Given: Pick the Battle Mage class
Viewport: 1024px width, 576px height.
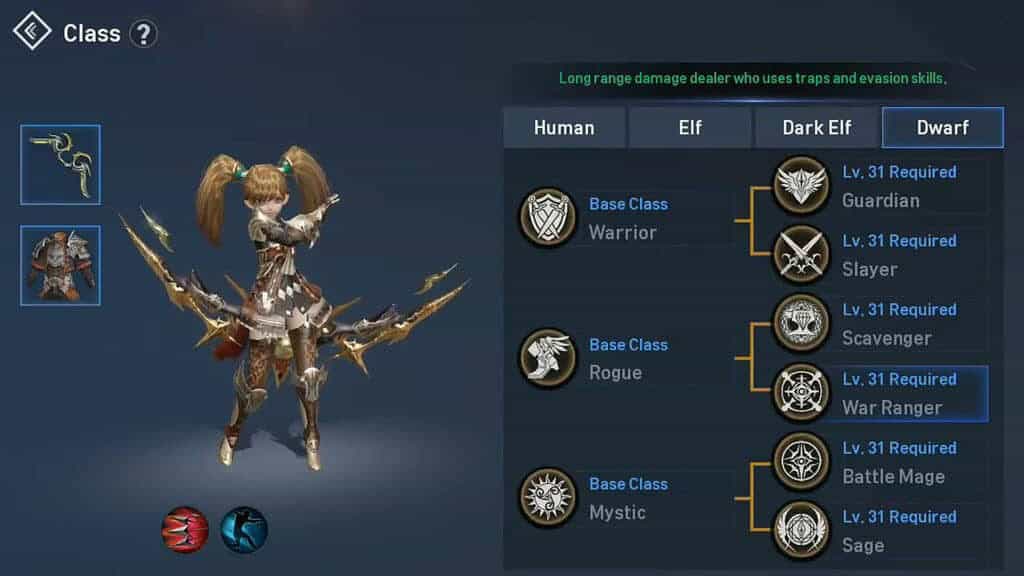Looking at the screenshot, I should pos(802,462).
